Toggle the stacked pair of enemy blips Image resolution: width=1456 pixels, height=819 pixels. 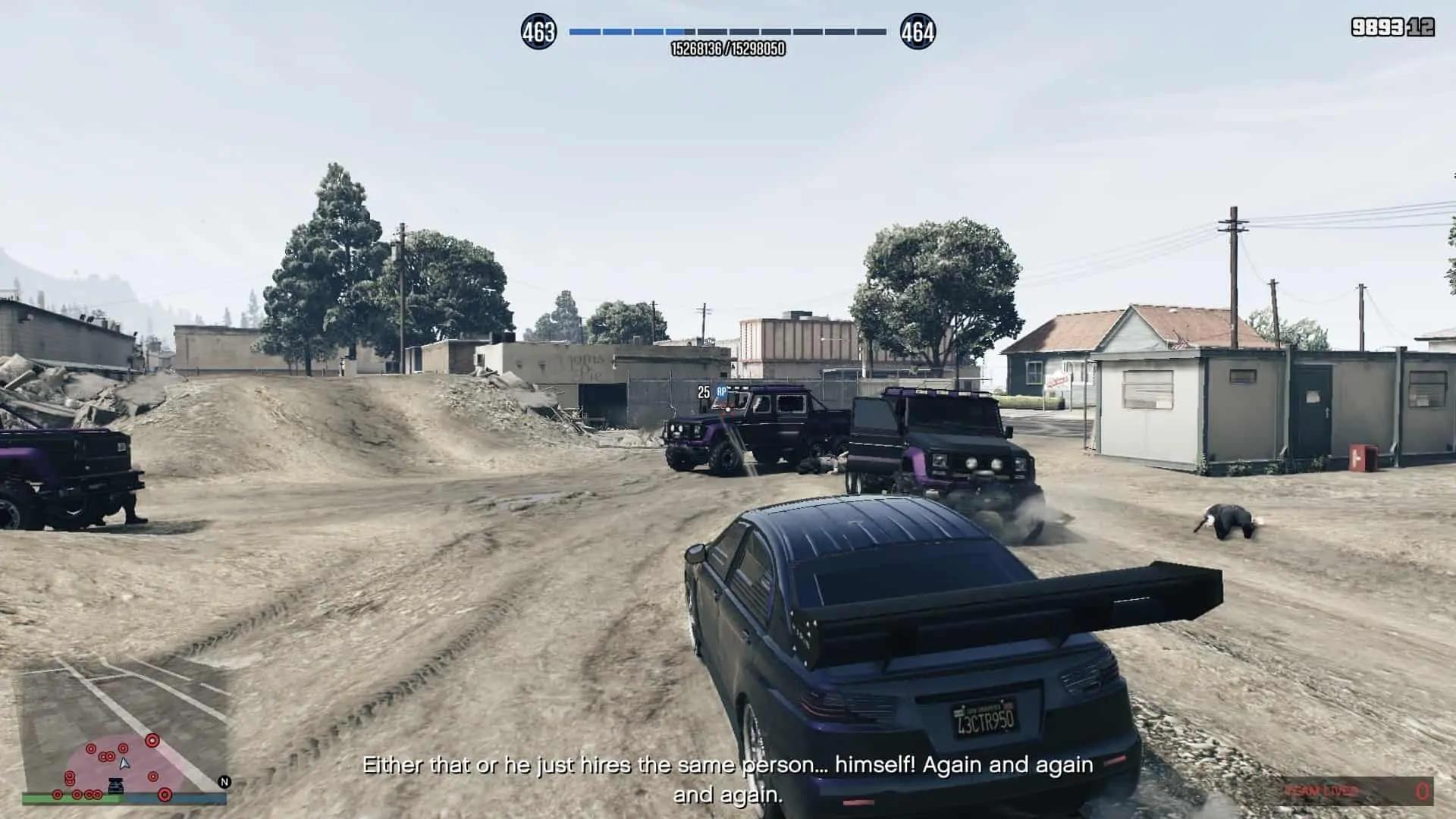[70, 780]
